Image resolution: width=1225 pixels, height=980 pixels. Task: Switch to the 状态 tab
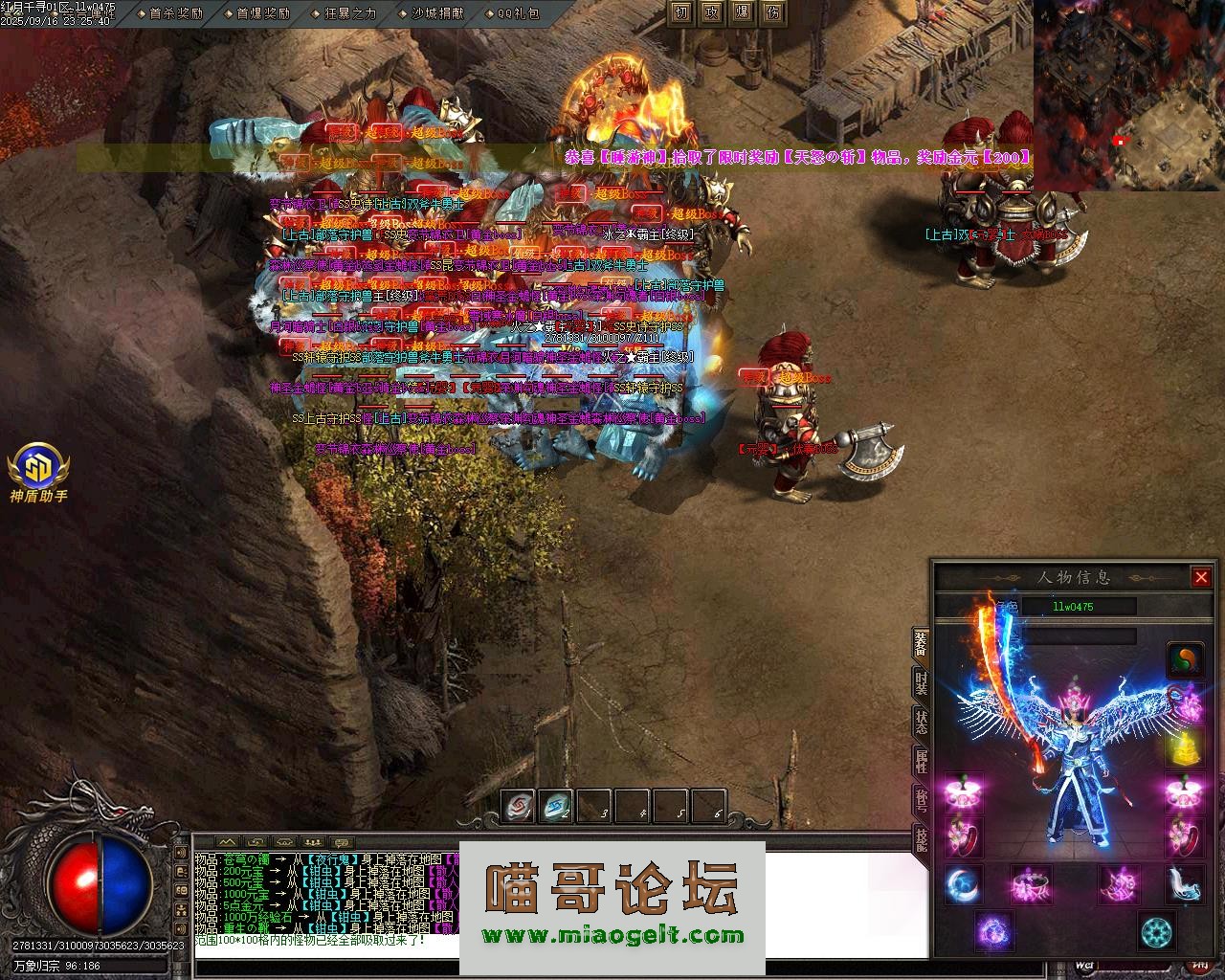coord(921,723)
